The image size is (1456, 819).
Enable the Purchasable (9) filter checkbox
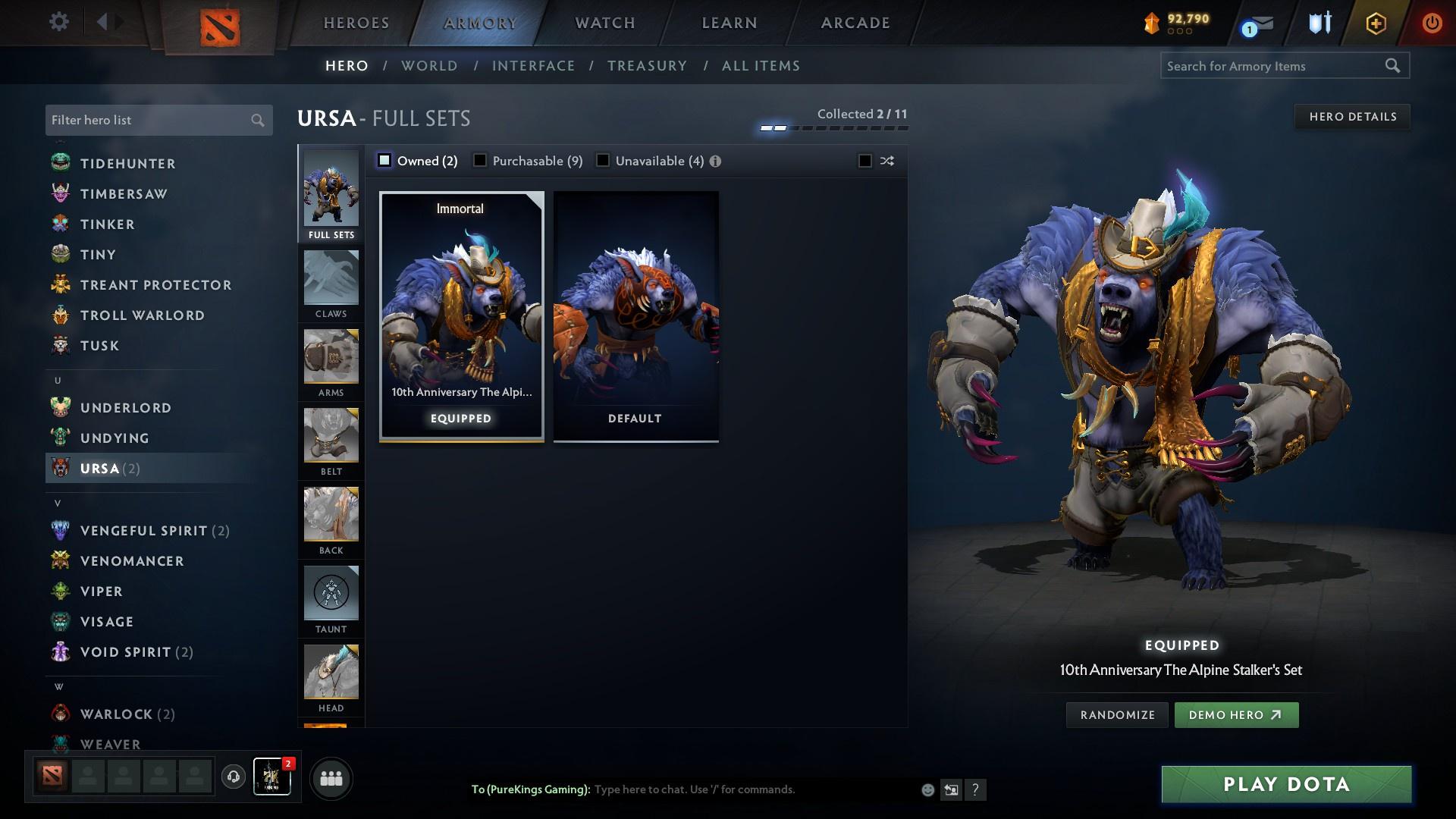(479, 161)
